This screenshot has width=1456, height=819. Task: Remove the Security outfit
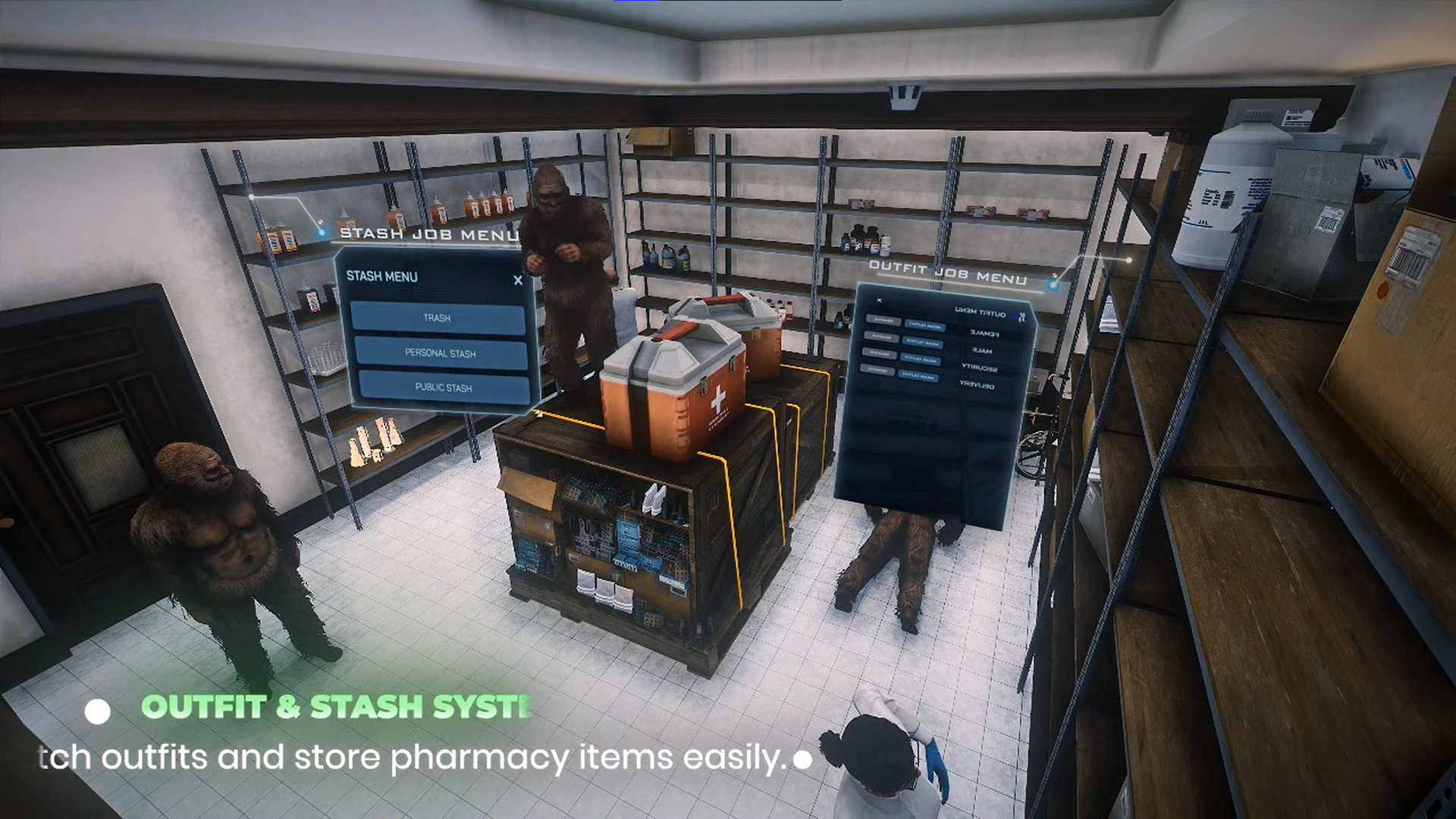click(879, 353)
